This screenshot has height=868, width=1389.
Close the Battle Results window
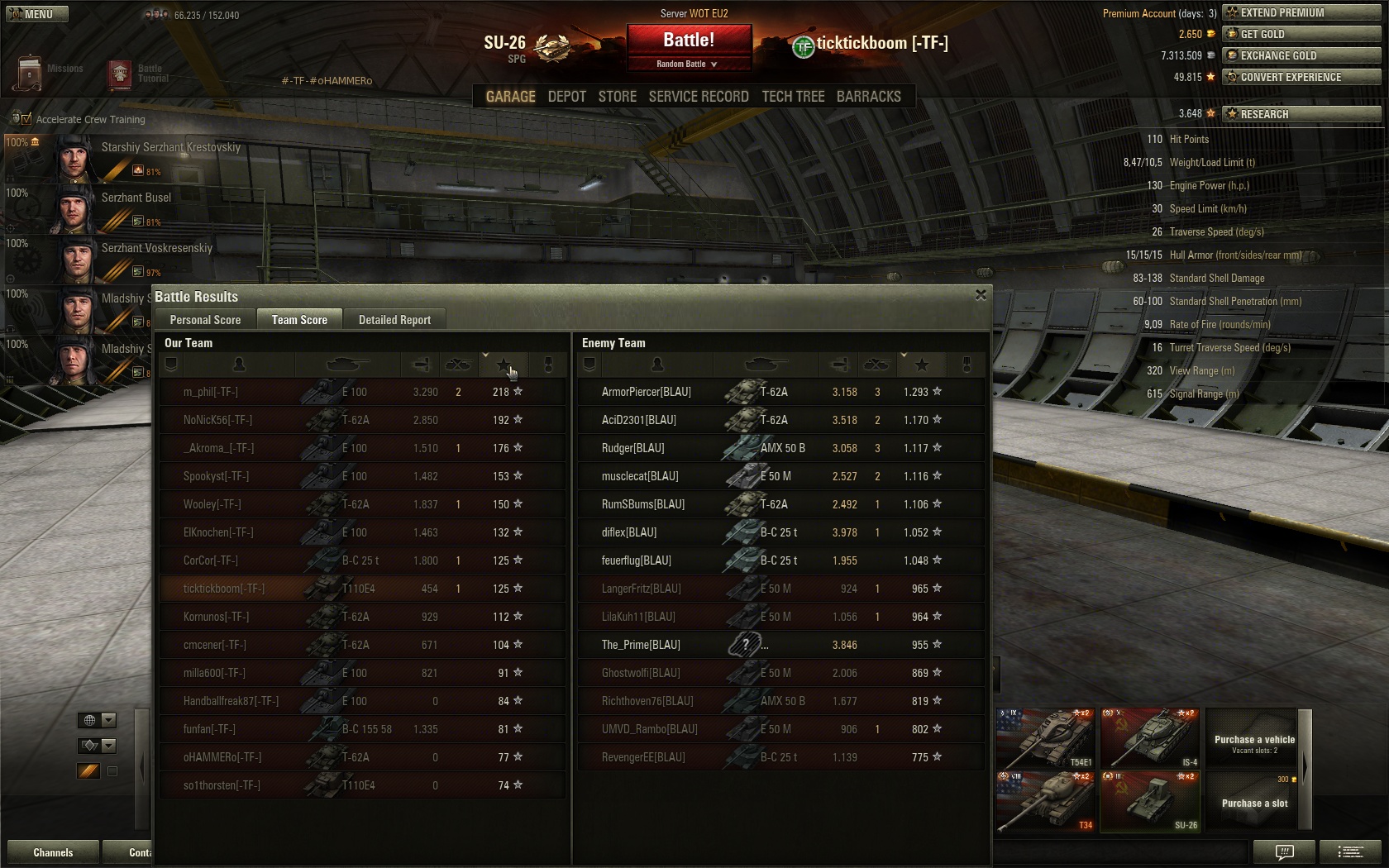(x=981, y=295)
